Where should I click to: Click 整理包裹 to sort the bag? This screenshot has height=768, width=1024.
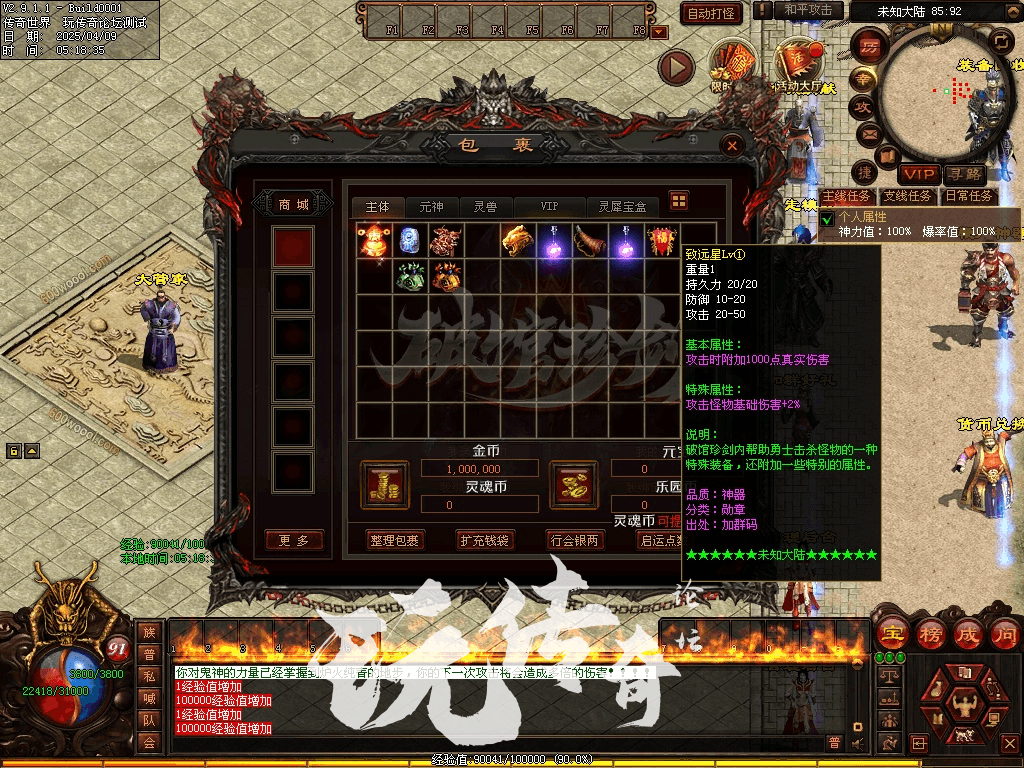tap(394, 540)
